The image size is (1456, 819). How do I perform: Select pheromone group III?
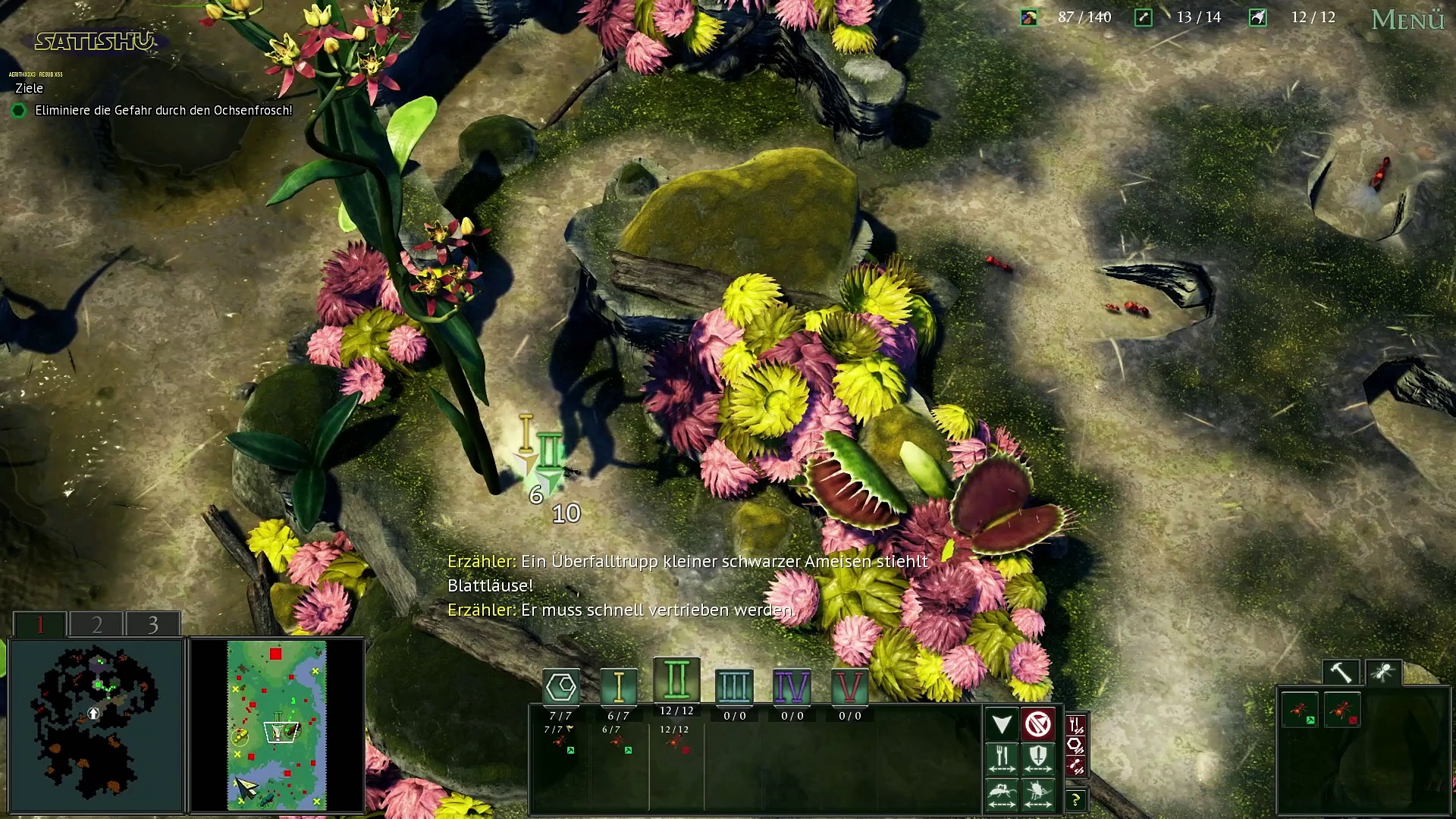(x=734, y=687)
